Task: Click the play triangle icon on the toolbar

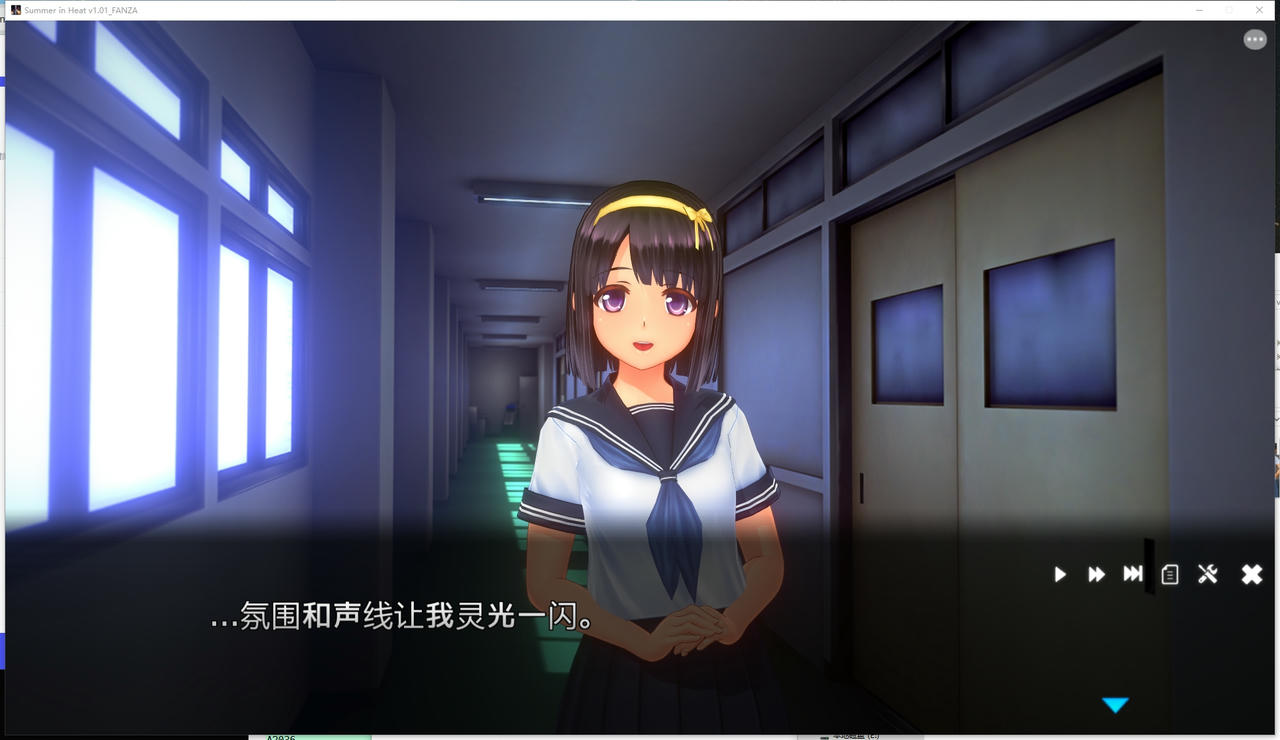Action: pos(1059,574)
